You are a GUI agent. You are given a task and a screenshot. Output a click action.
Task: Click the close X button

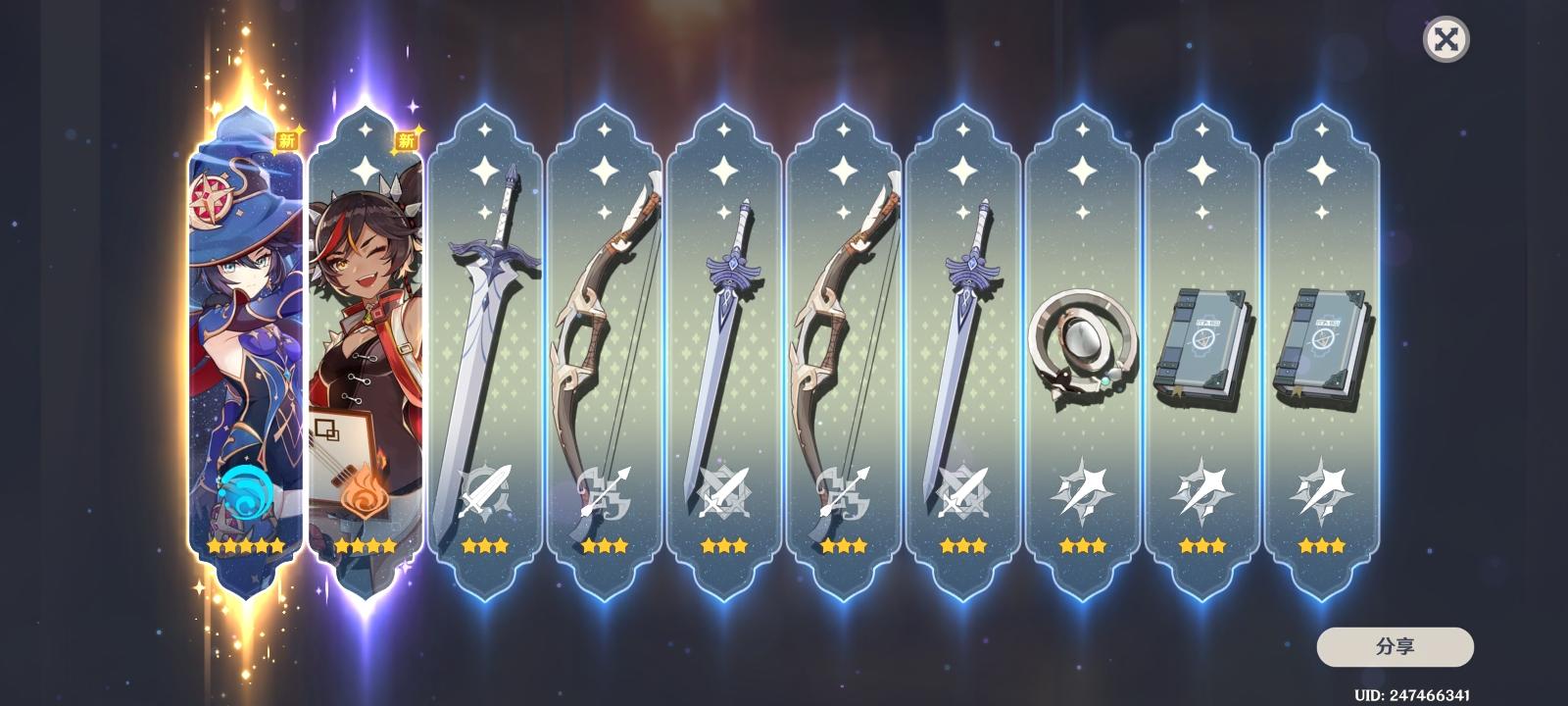(x=1445, y=41)
